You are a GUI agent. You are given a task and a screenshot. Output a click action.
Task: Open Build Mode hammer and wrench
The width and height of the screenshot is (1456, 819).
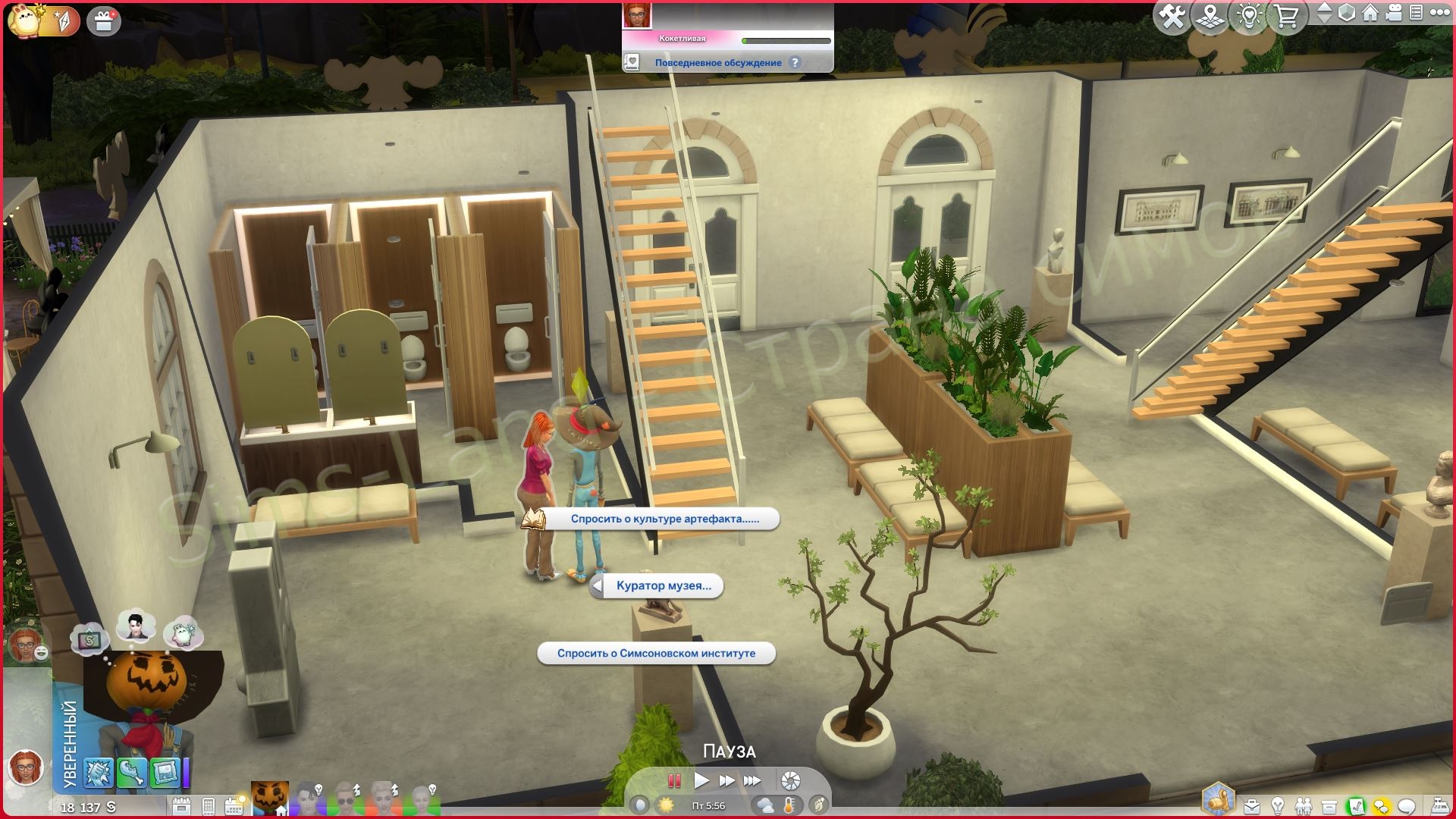point(1172,17)
